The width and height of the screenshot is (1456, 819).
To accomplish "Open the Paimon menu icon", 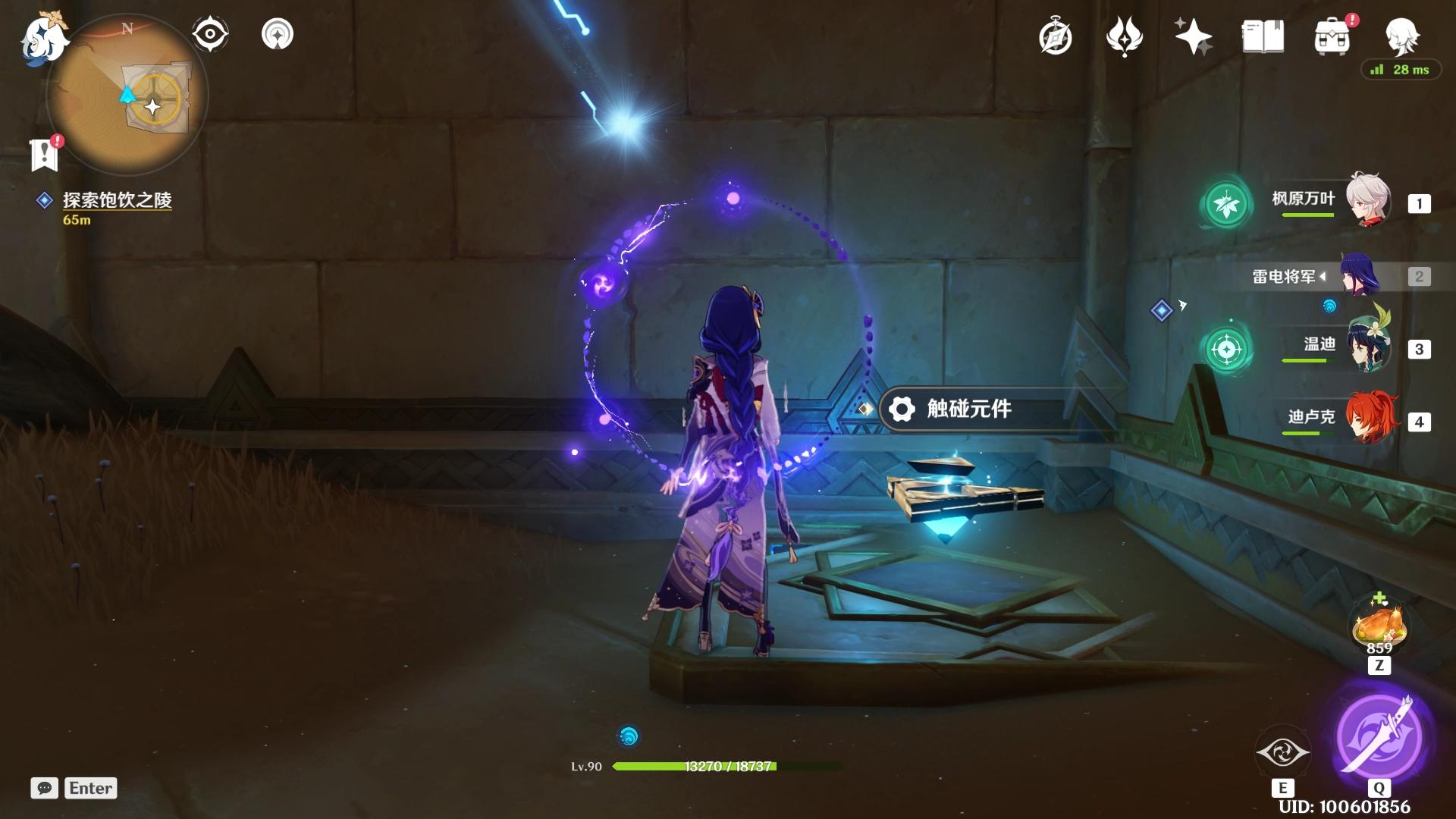I will click(43, 39).
